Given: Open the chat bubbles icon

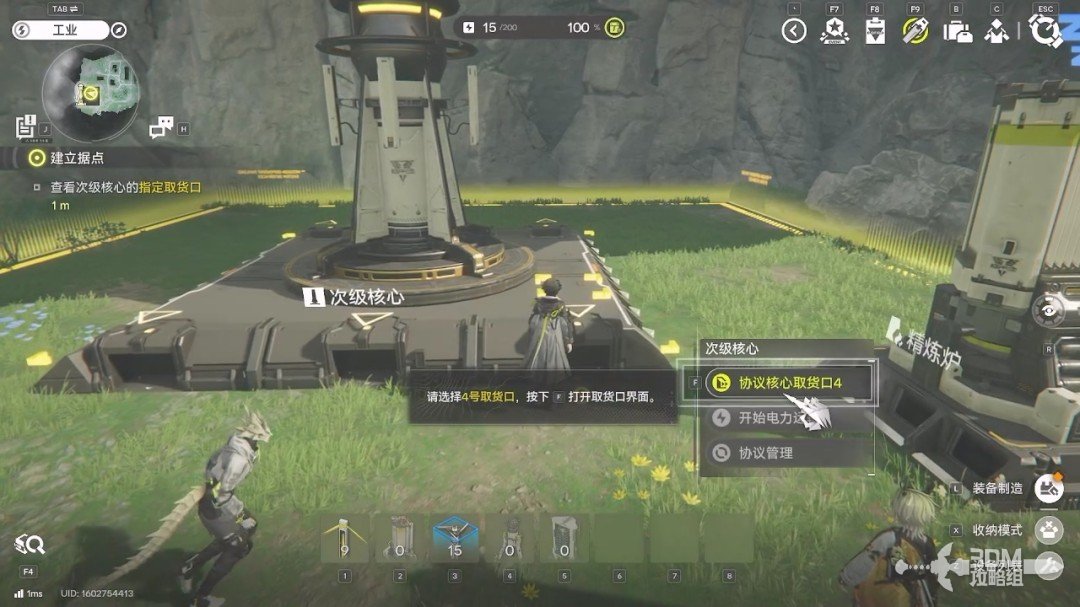Looking at the screenshot, I should (x=161, y=127).
